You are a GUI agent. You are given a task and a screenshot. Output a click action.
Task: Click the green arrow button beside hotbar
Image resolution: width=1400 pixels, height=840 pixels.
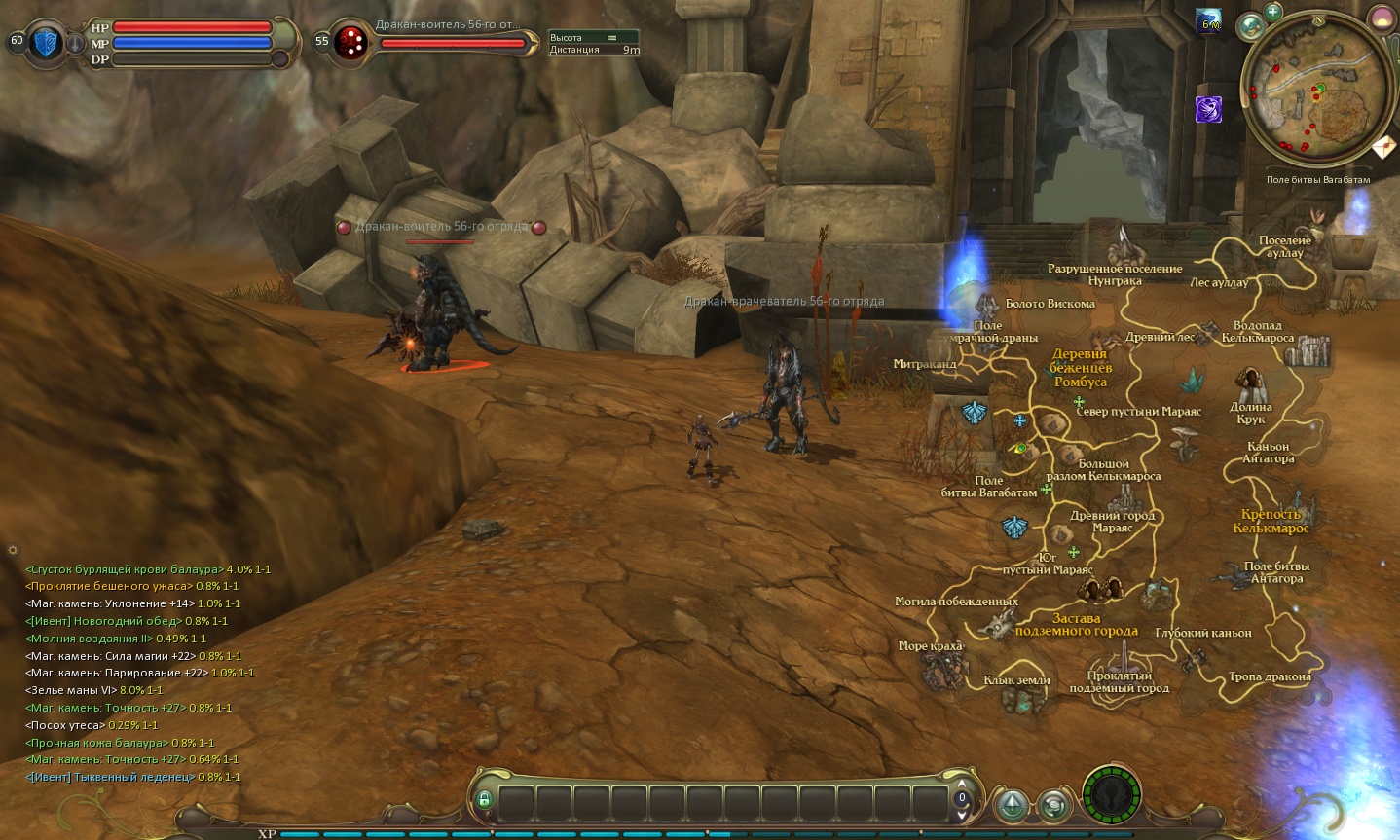[x=1013, y=805]
